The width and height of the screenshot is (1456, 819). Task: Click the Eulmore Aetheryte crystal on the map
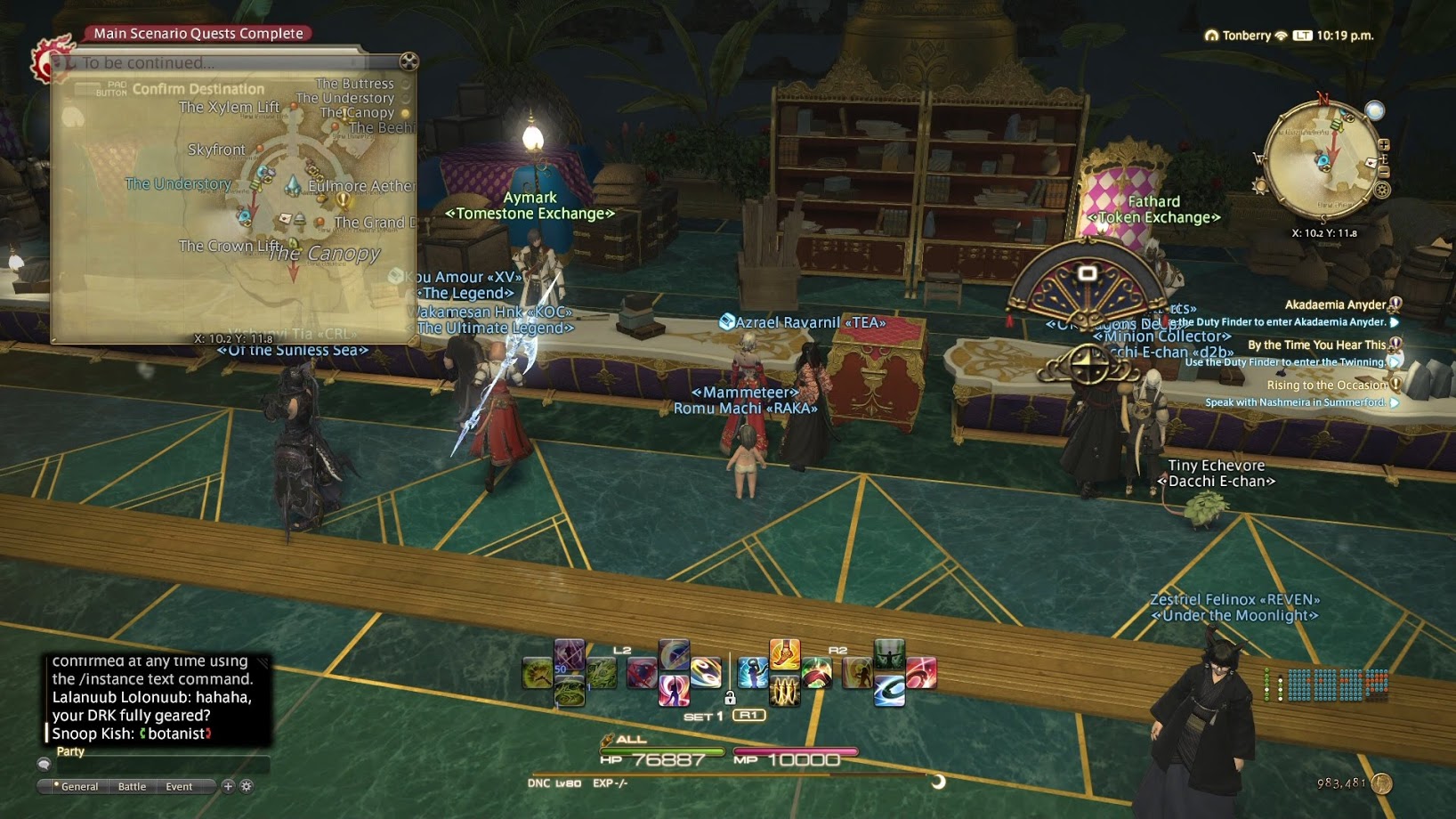[293, 185]
